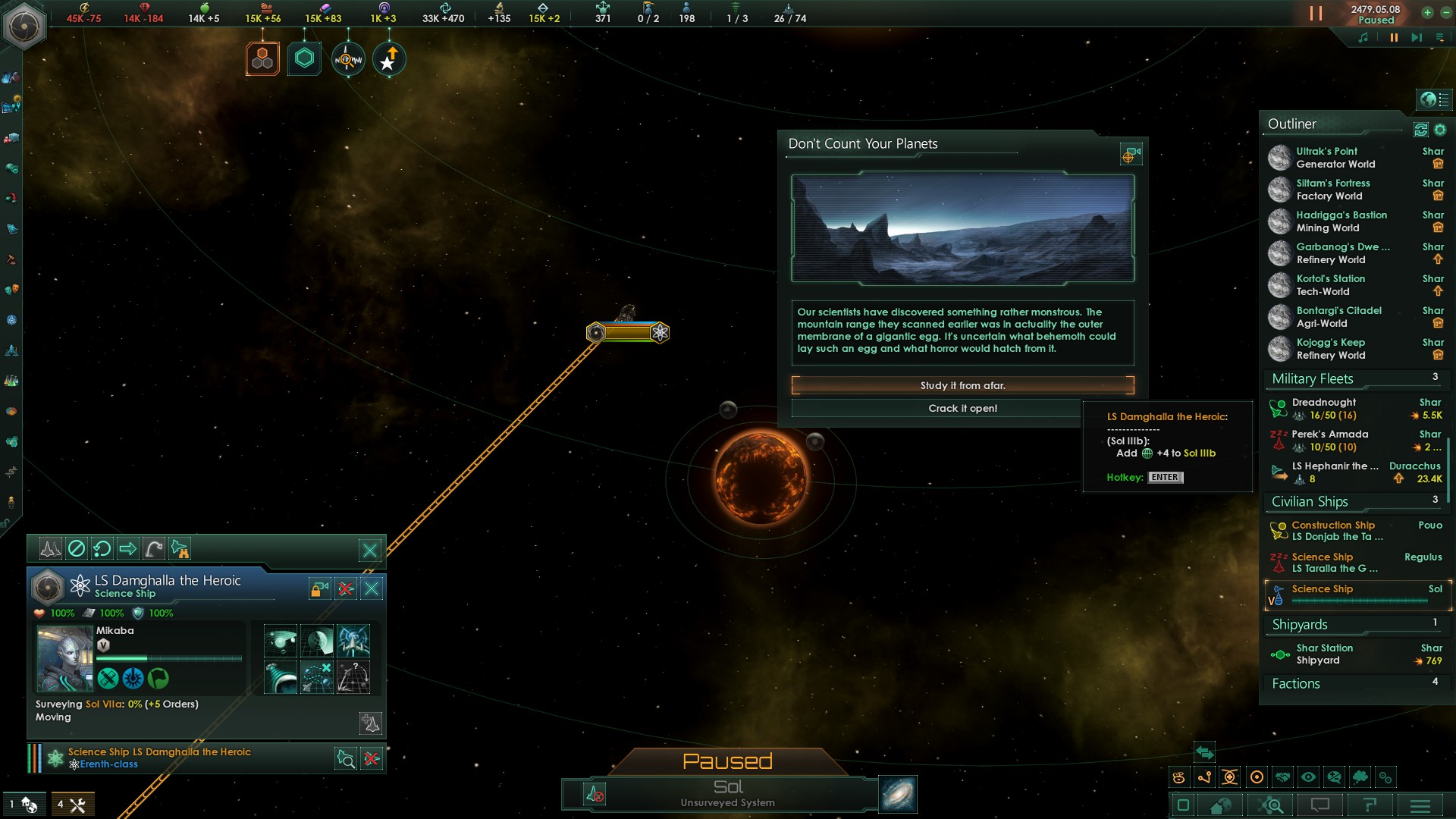The image size is (1456, 819).
Task: Select Construction Ship LS Donjab entry
Action: pyautogui.click(x=1335, y=531)
